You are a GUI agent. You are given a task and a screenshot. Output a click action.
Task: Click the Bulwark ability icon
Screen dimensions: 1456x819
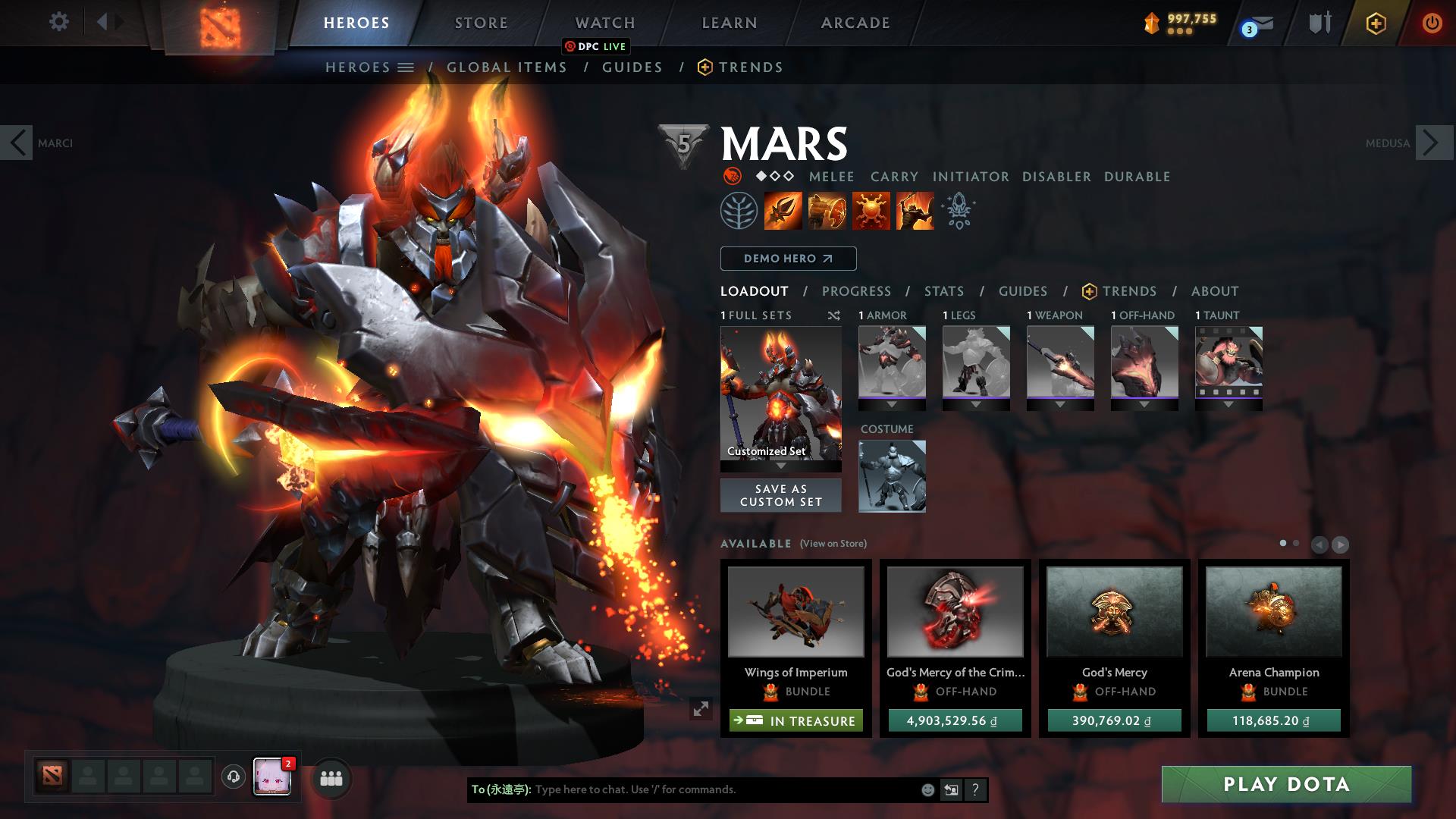click(871, 211)
